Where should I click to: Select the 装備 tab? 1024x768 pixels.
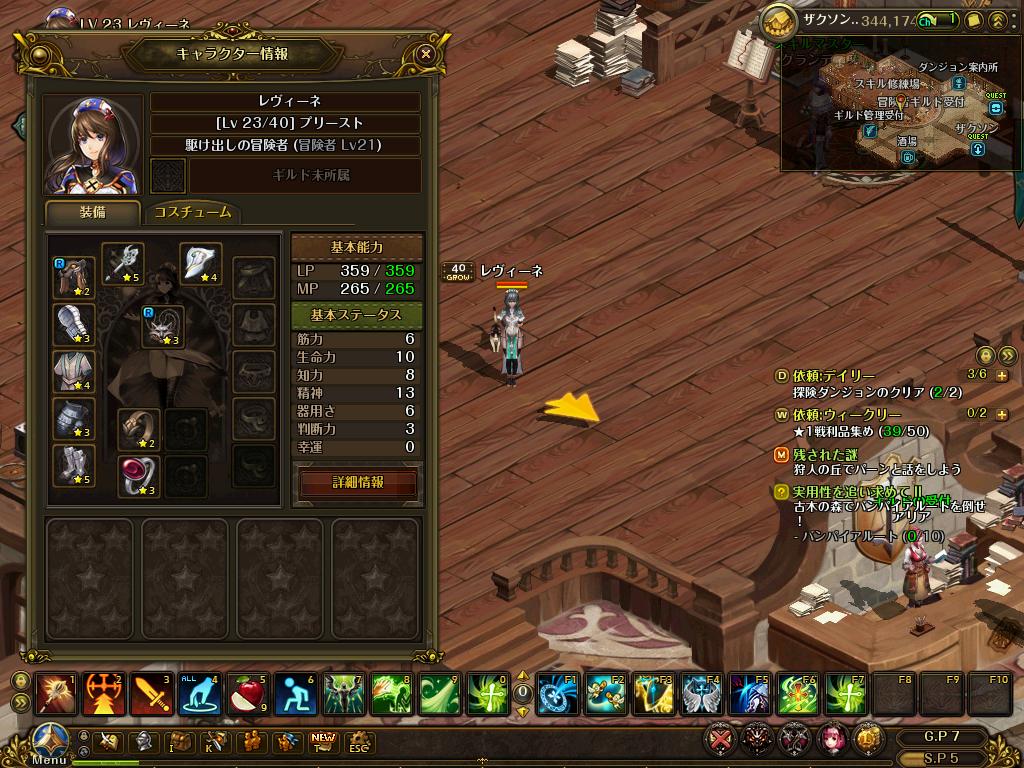pos(93,212)
